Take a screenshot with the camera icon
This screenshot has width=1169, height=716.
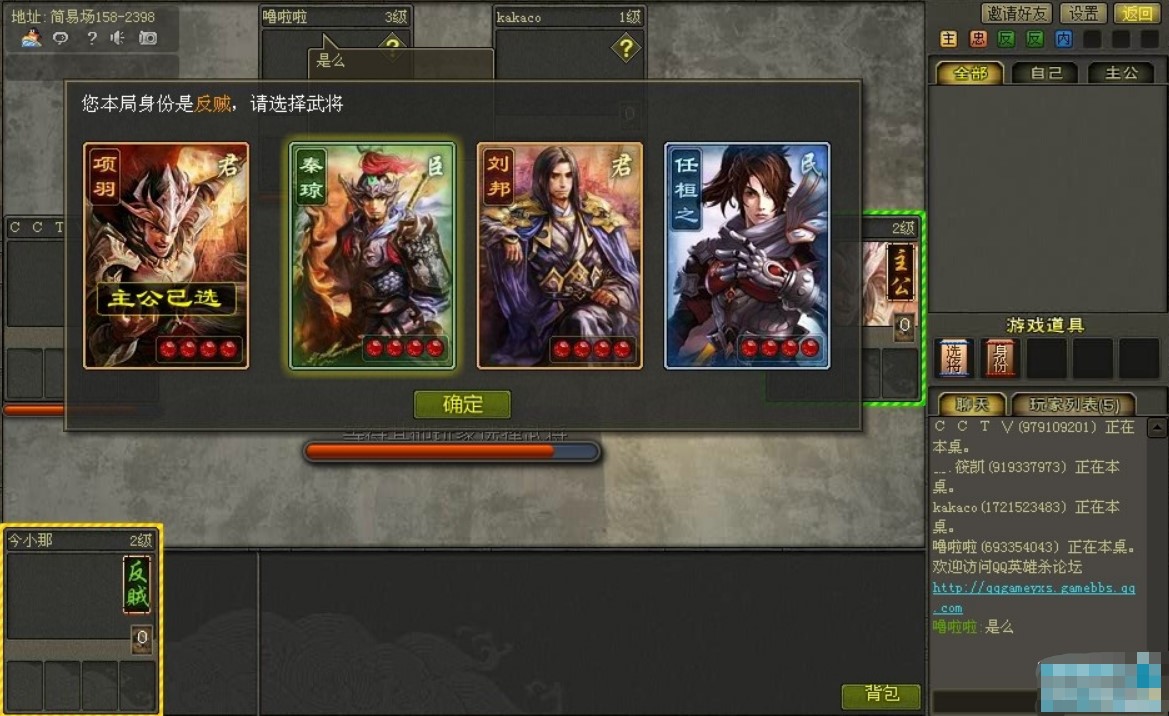(148, 38)
